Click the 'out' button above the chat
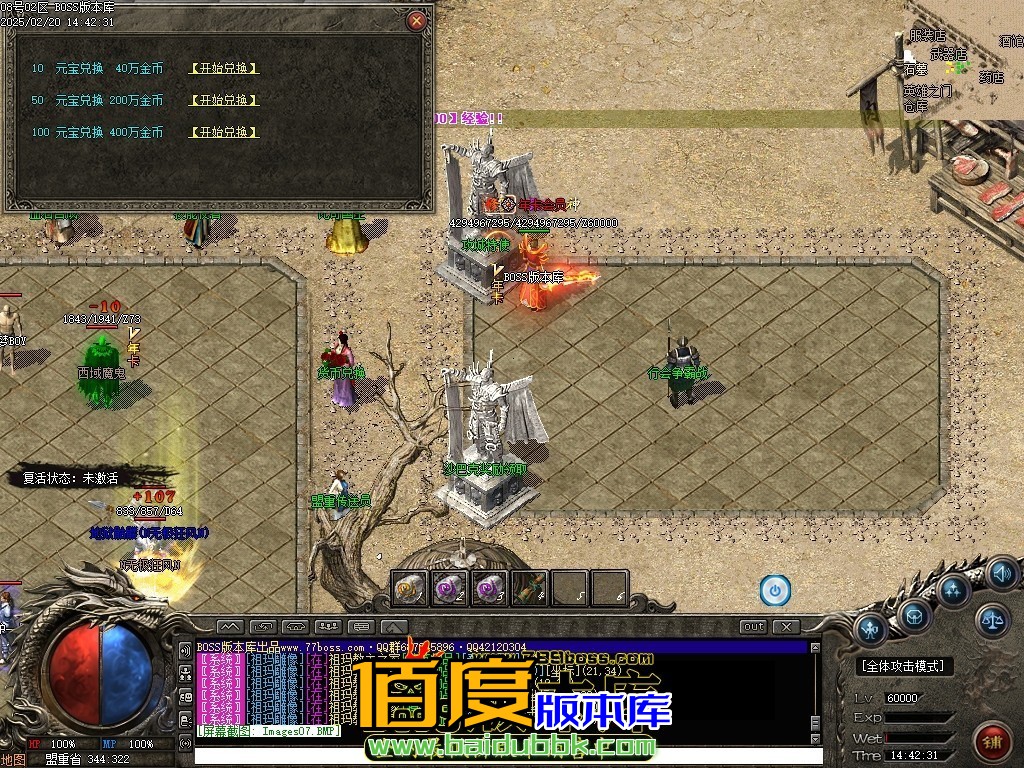 754,627
